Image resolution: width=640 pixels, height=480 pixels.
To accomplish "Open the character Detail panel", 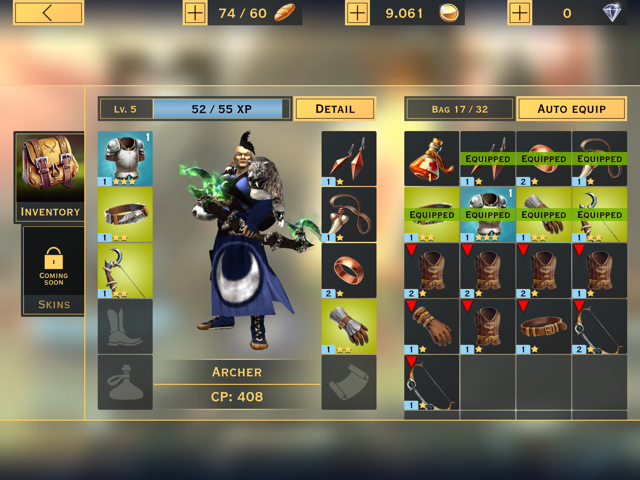I will coord(335,108).
